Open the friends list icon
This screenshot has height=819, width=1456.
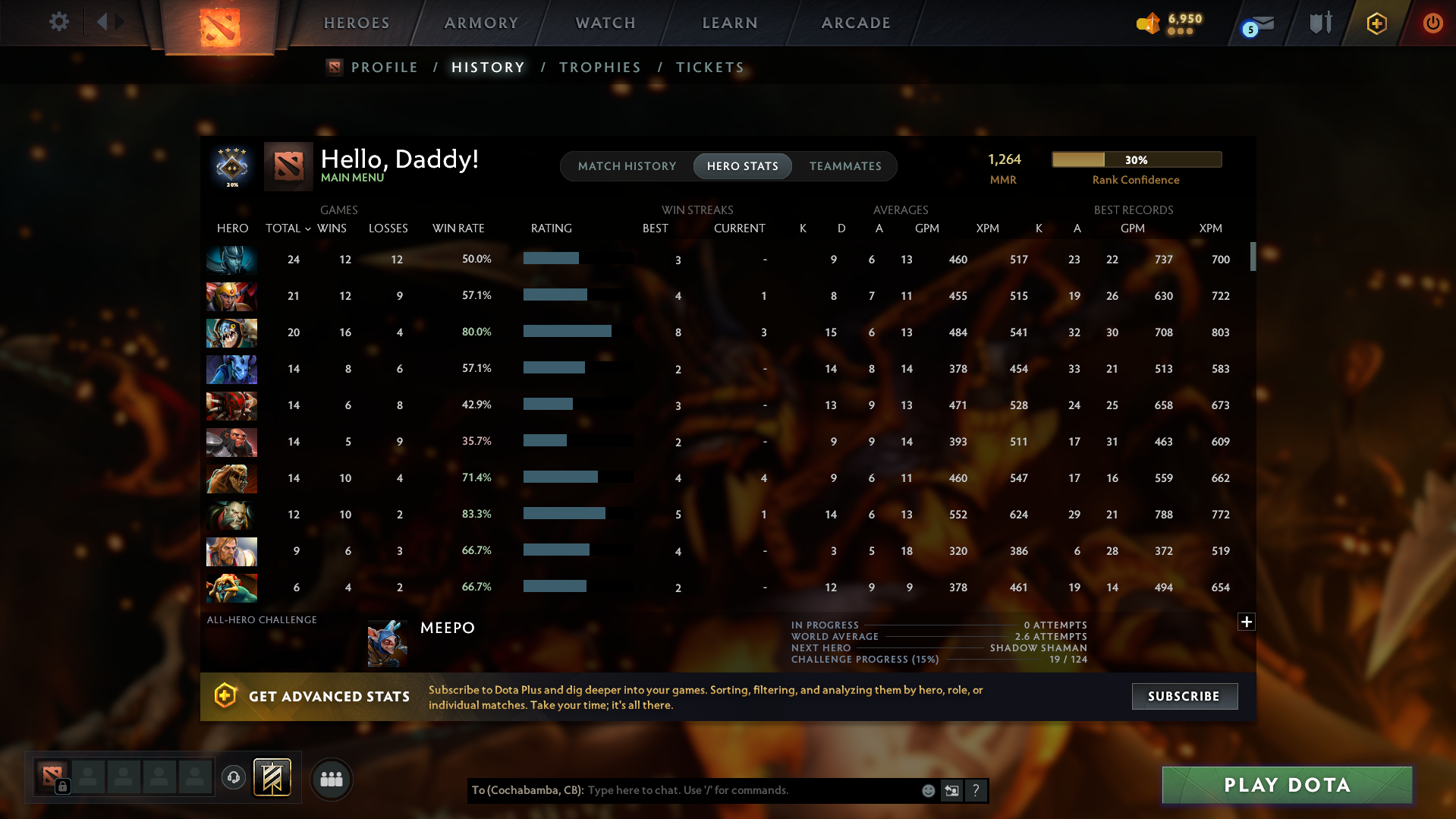tap(331, 779)
